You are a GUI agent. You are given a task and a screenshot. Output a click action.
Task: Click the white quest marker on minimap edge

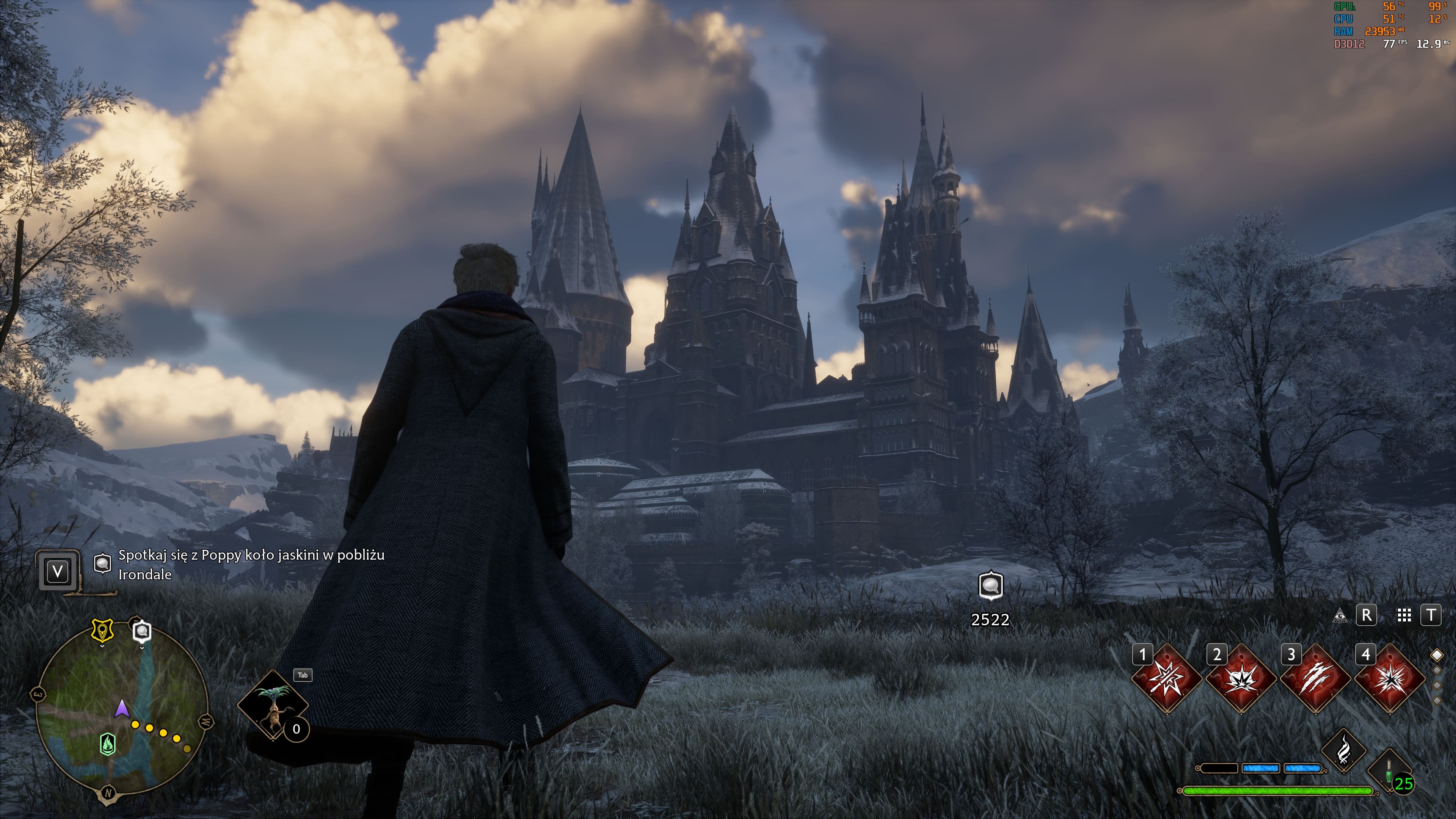coord(142,631)
